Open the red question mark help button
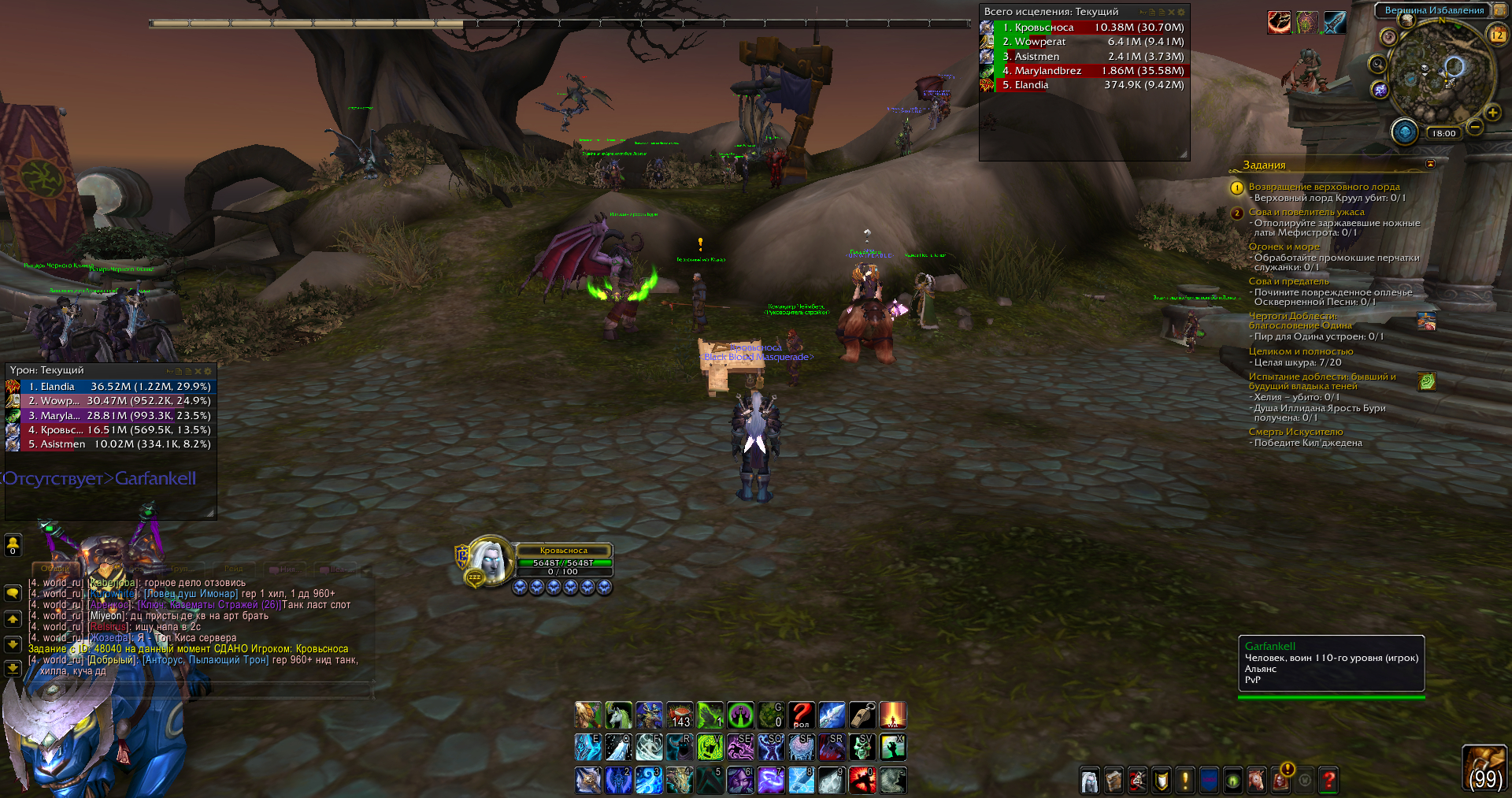Image resolution: width=1512 pixels, height=798 pixels. (1329, 780)
